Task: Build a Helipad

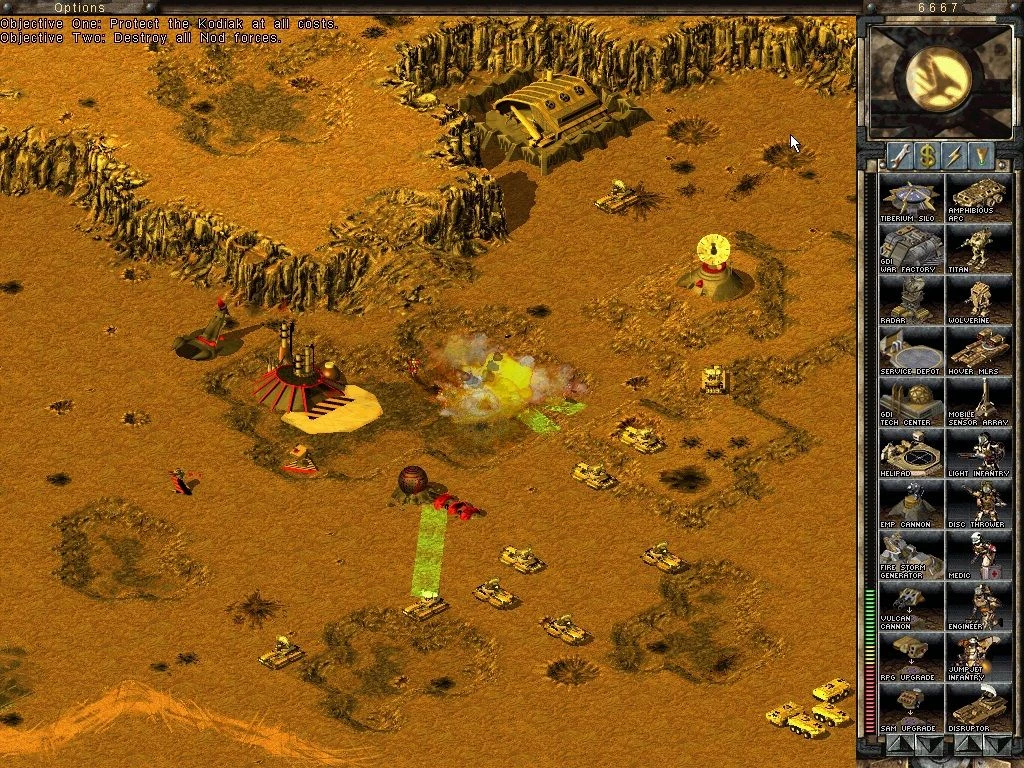Action: (x=910, y=453)
